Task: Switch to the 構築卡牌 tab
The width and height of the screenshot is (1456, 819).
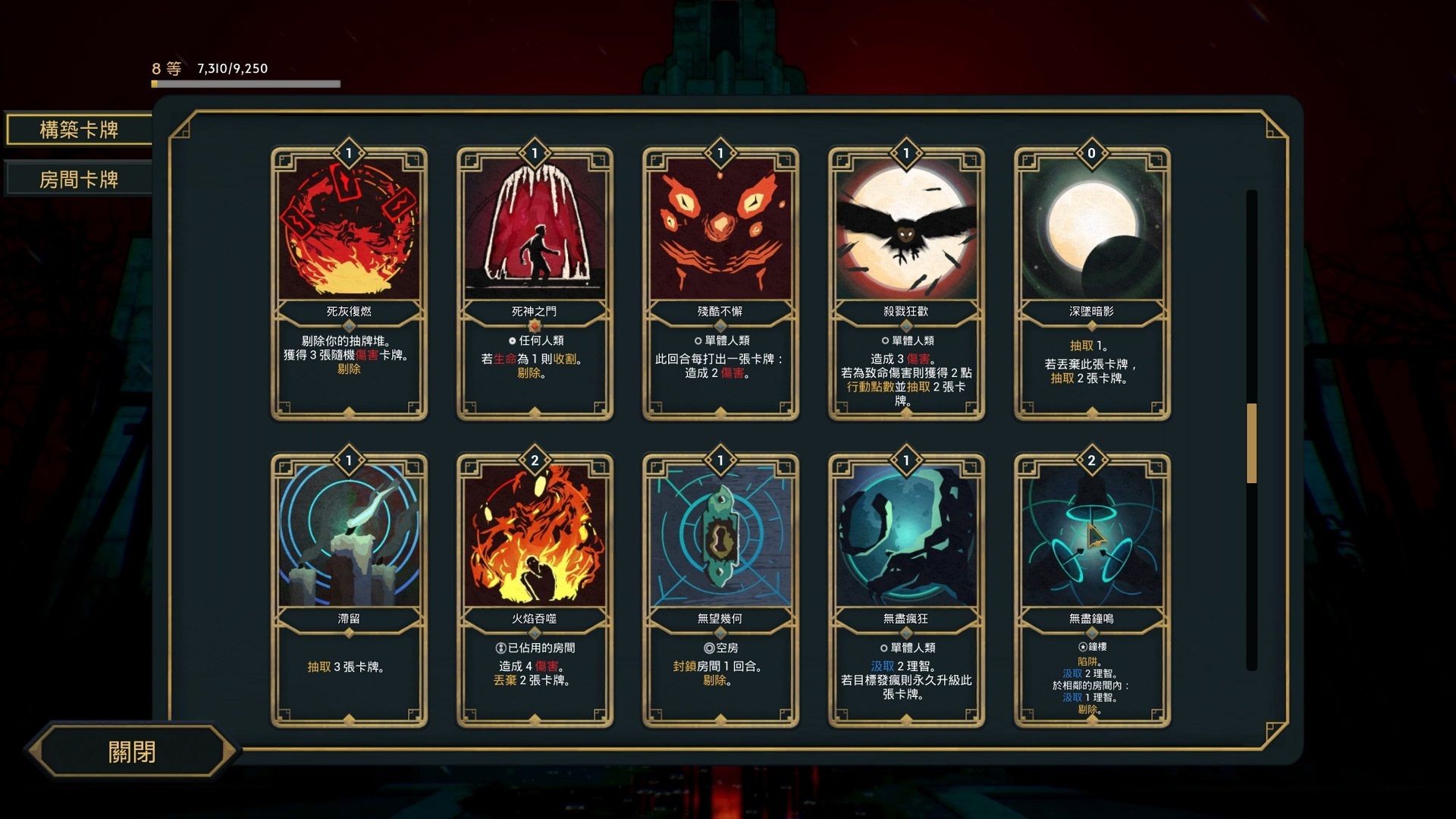Action: pos(79,130)
